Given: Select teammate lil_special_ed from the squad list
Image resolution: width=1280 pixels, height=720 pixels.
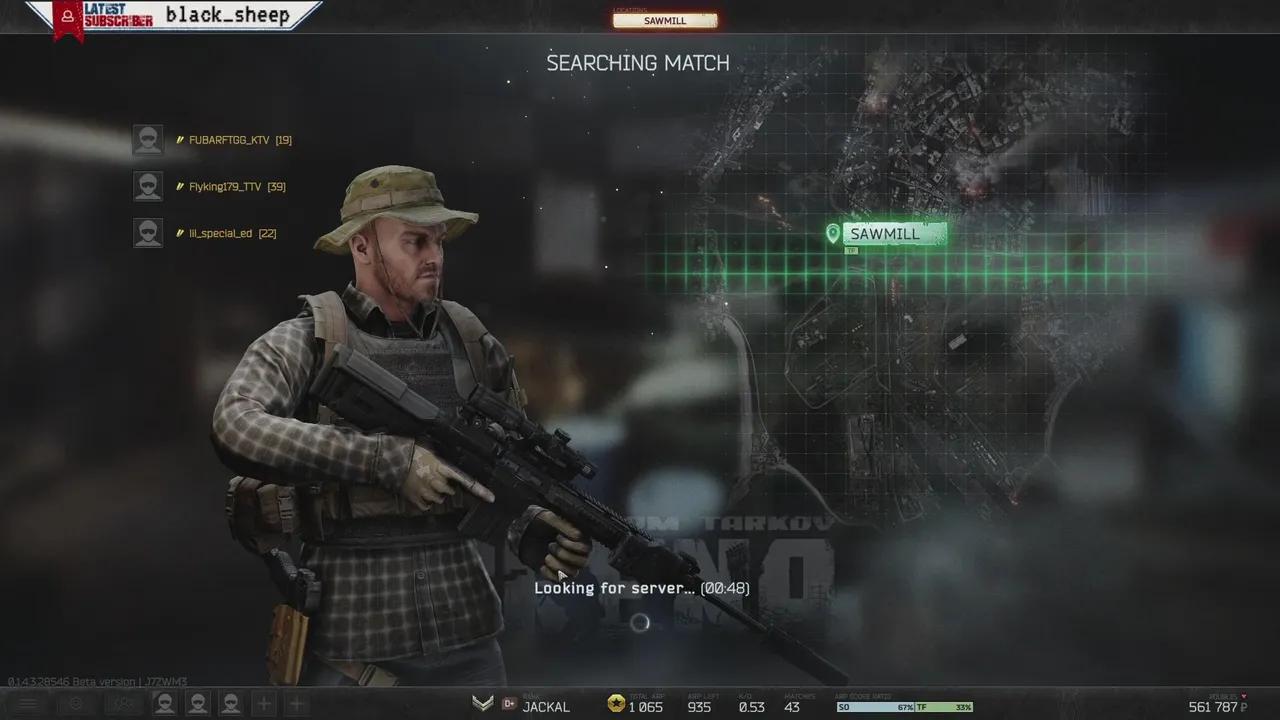Looking at the screenshot, I should click(229, 232).
